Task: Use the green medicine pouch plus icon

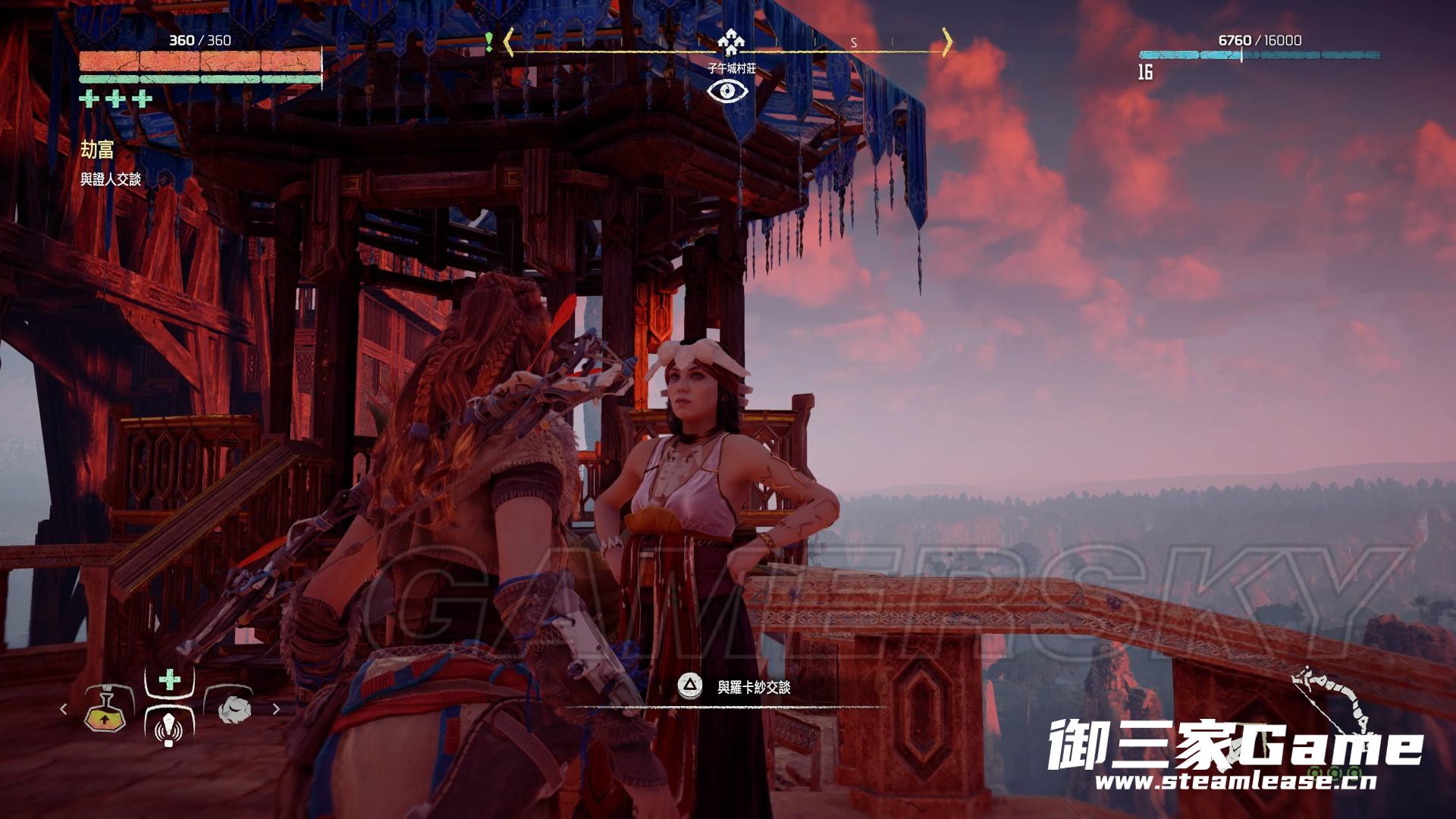Action: coord(169,679)
